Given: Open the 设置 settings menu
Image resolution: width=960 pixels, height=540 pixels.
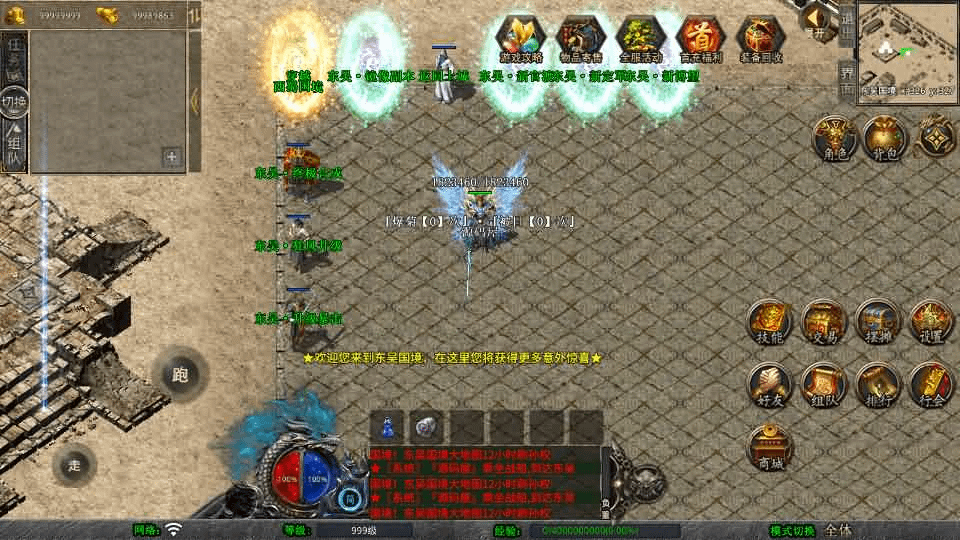Looking at the screenshot, I should (x=930, y=322).
